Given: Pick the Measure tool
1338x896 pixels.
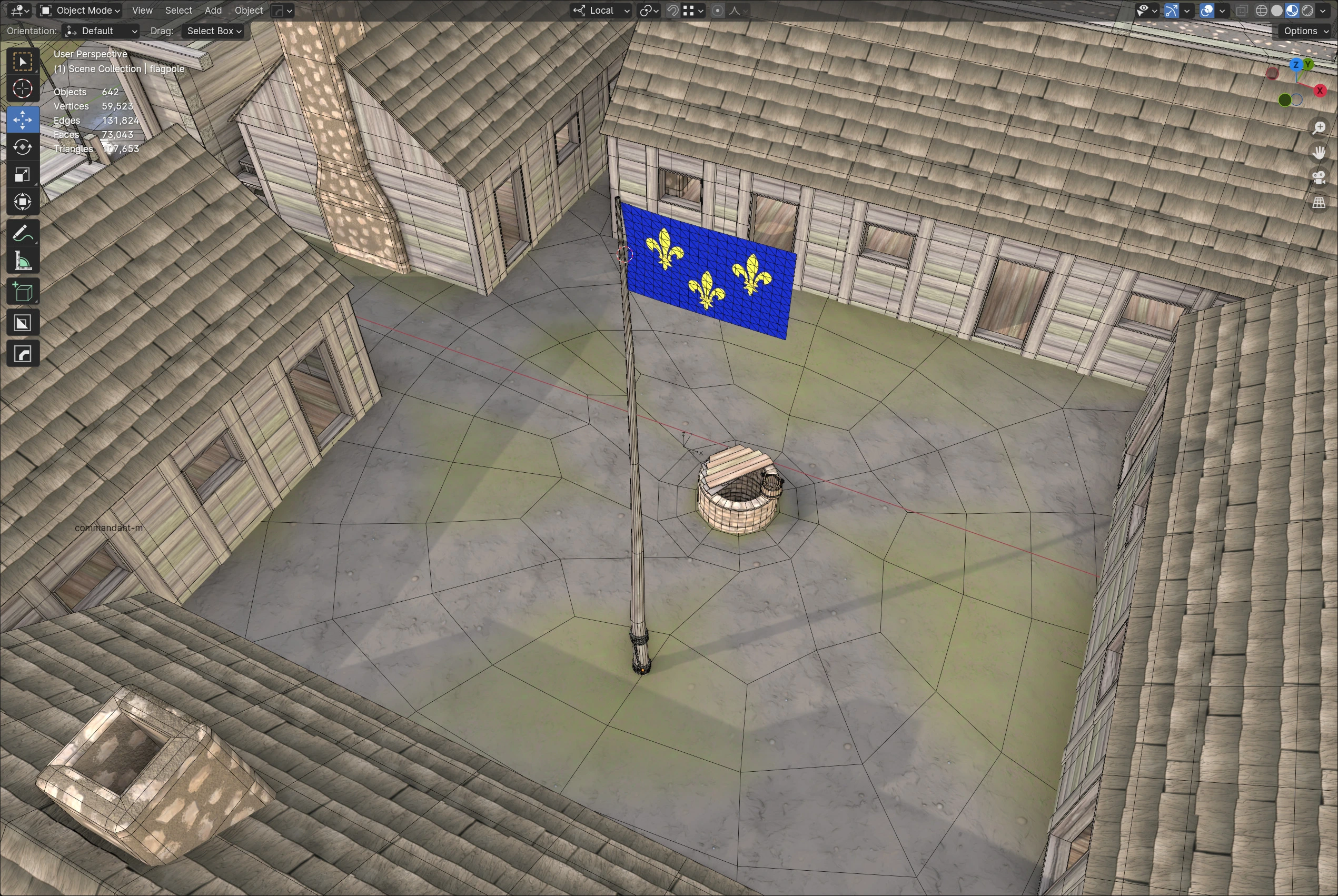Looking at the screenshot, I should point(23,260).
